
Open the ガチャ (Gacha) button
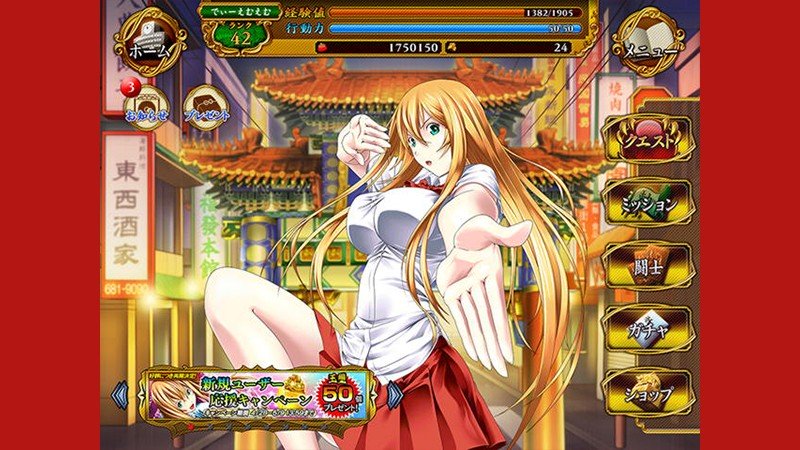(650, 329)
